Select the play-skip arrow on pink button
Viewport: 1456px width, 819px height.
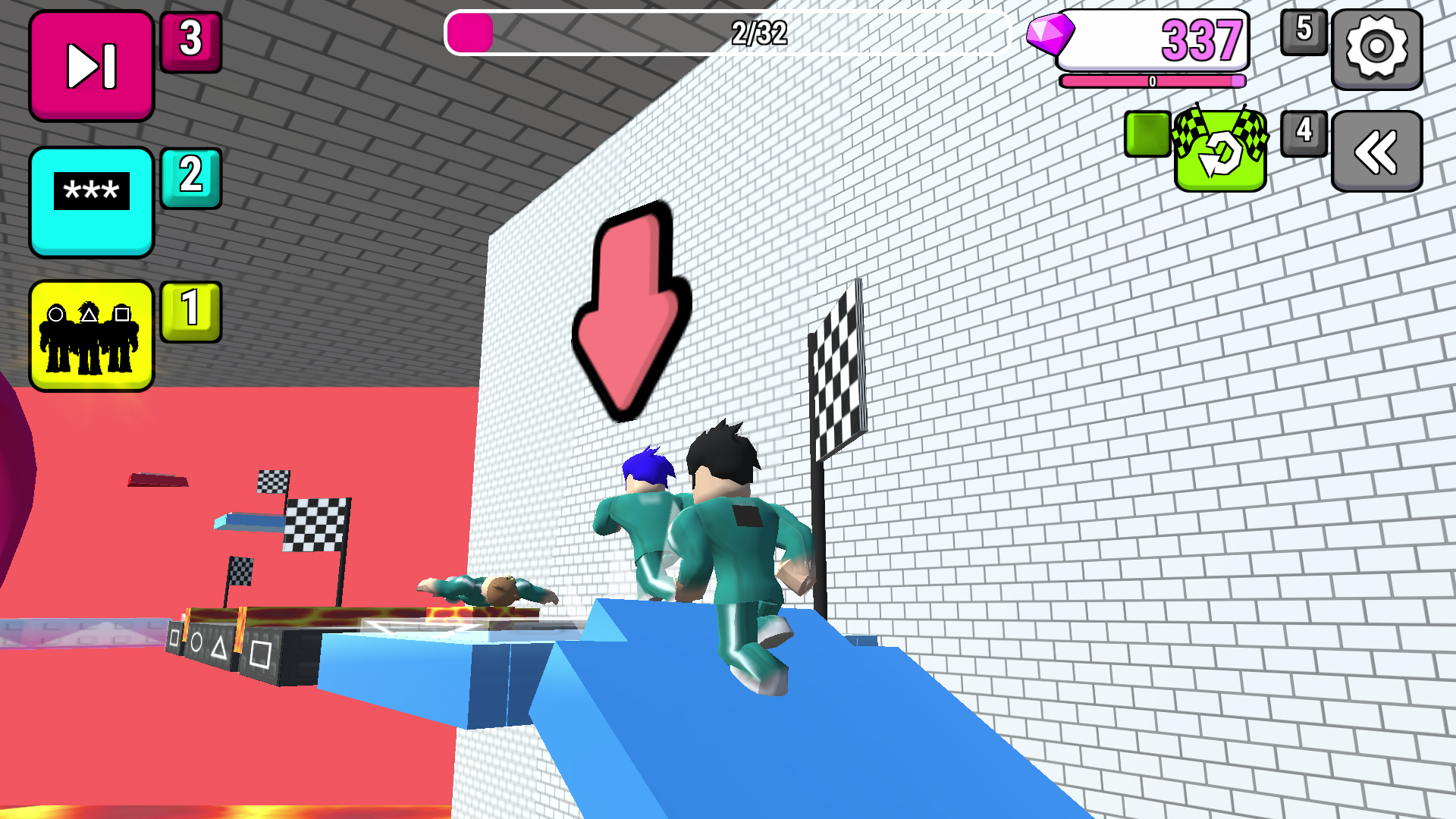click(x=90, y=64)
